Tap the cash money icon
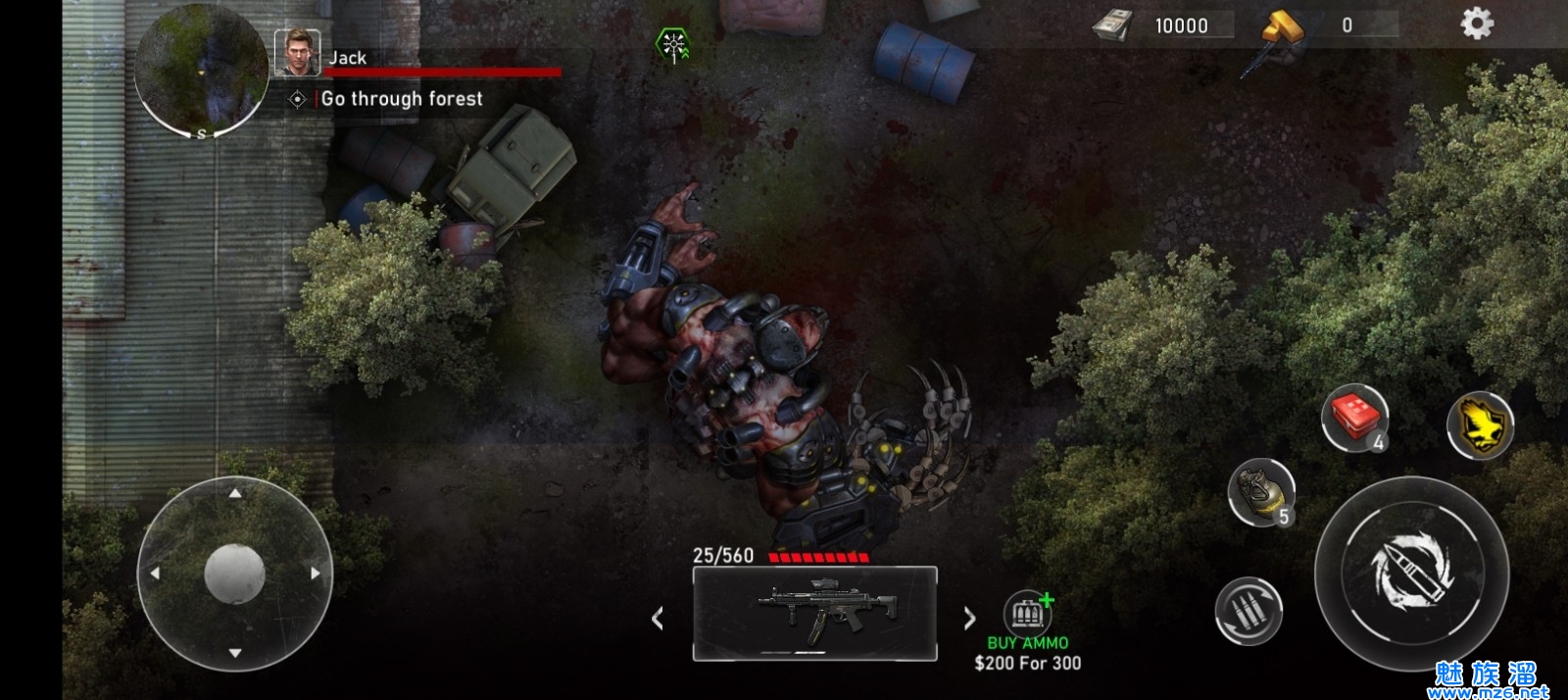 tap(1112, 25)
